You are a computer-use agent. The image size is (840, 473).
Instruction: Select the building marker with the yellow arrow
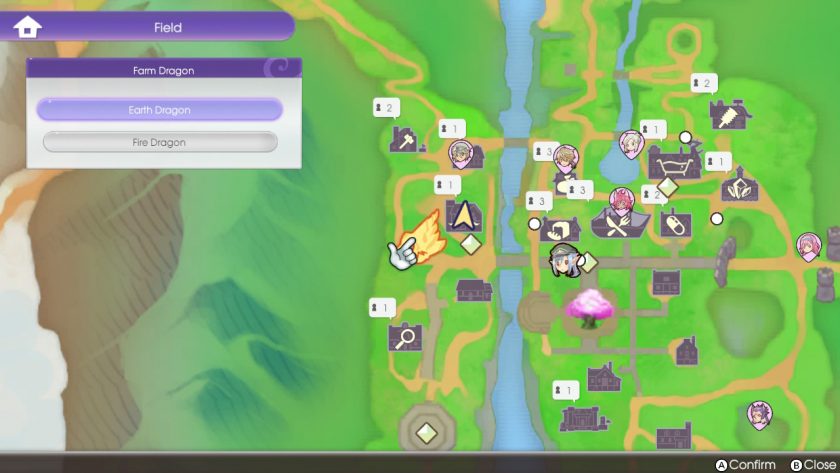click(x=463, y=216)
